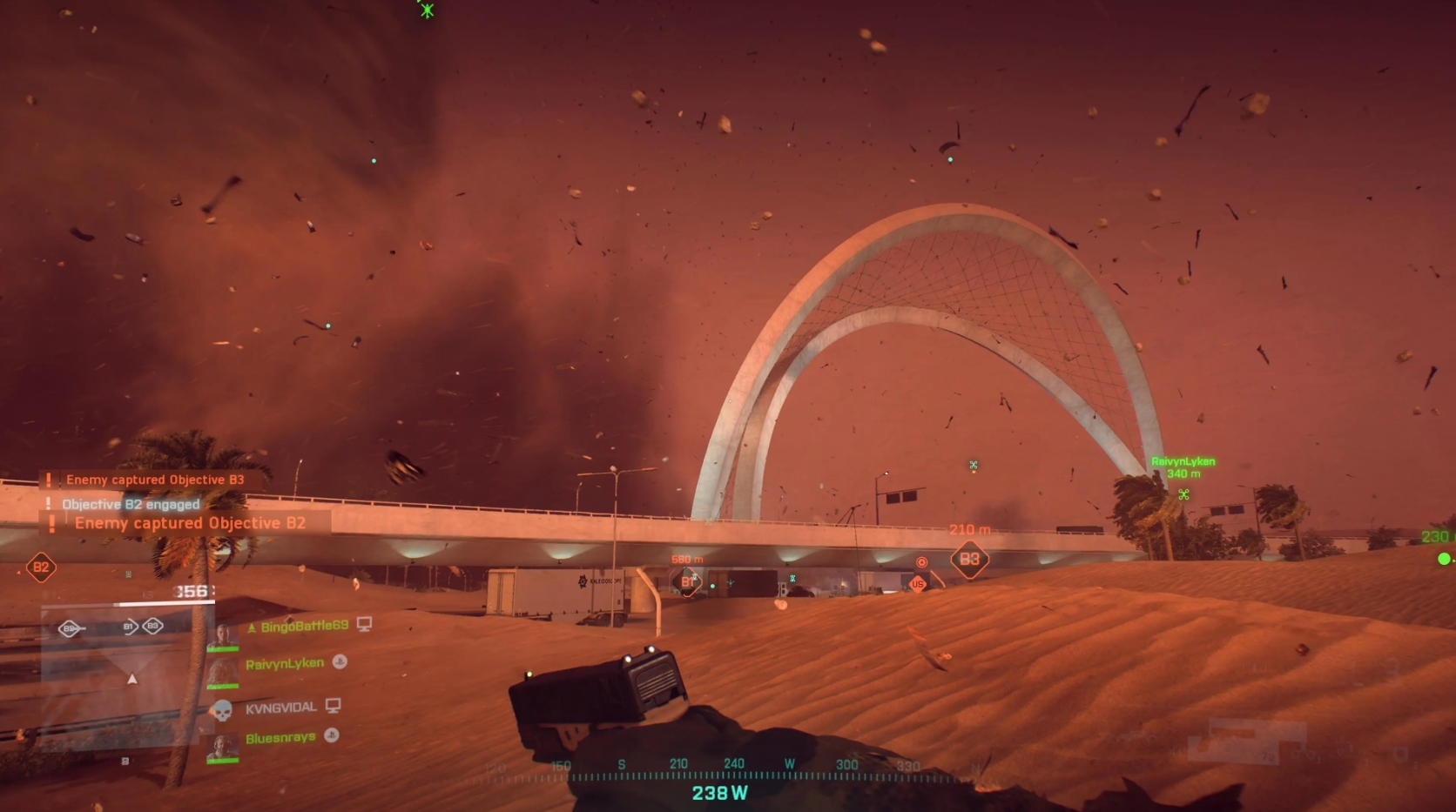The height and width of the screenshot is (812, 1456).
Task: Click the B3 objective marker under the bridge
Action: 970,559
